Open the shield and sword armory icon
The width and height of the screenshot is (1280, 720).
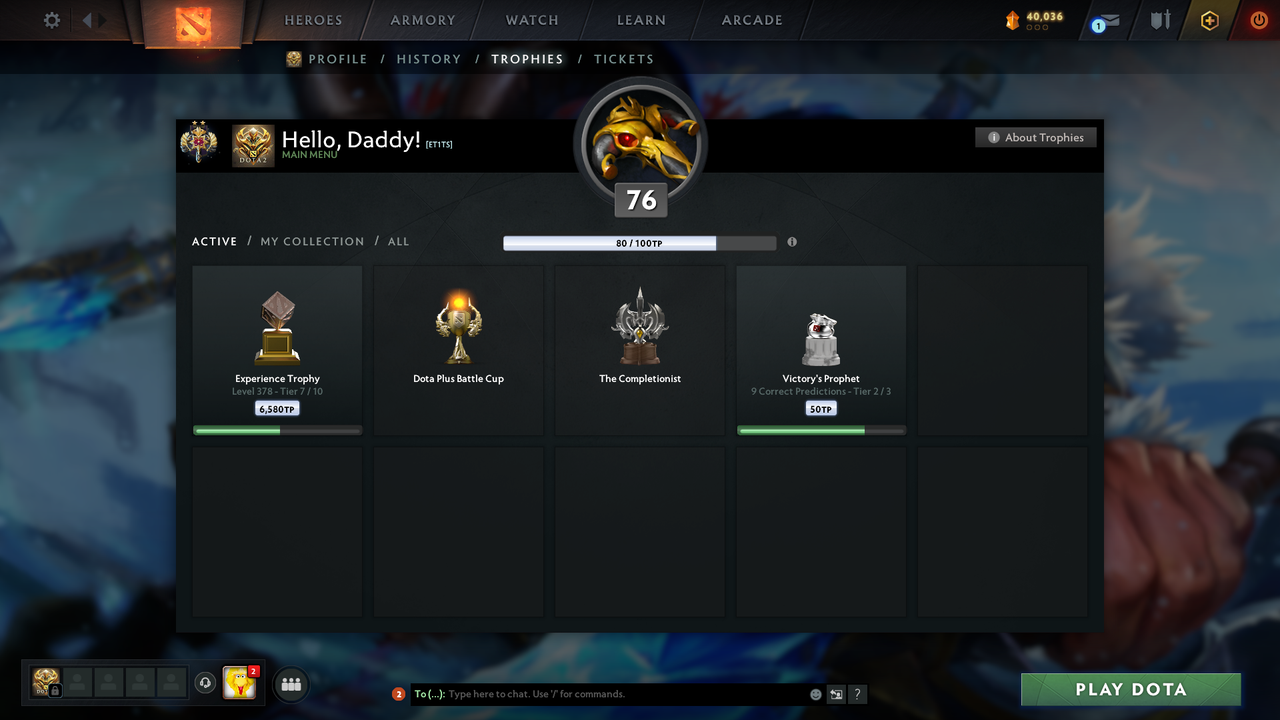1158,19
